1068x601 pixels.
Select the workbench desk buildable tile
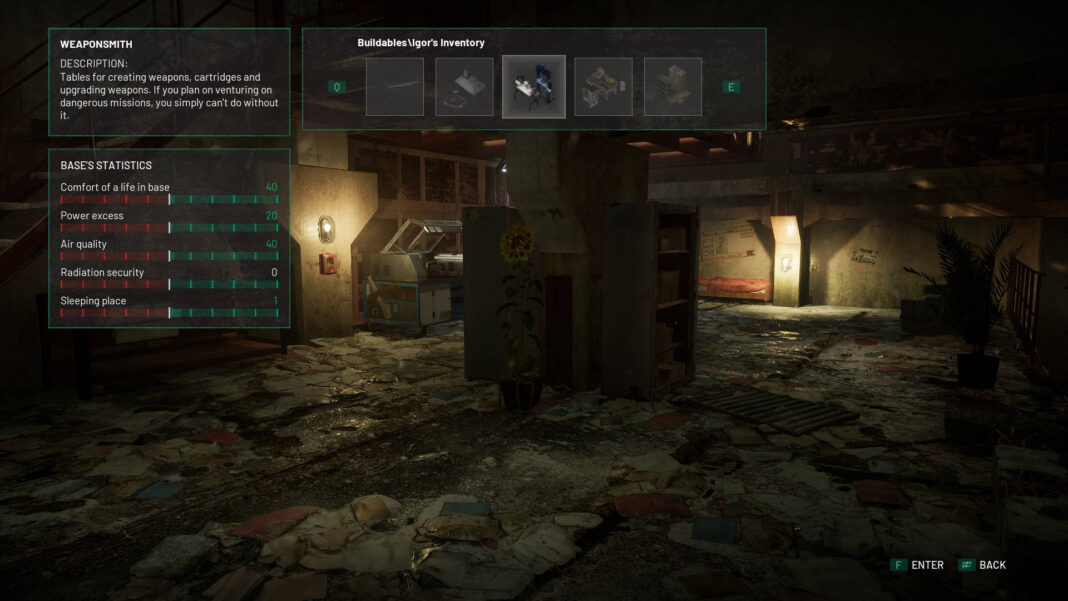[603, 87]
